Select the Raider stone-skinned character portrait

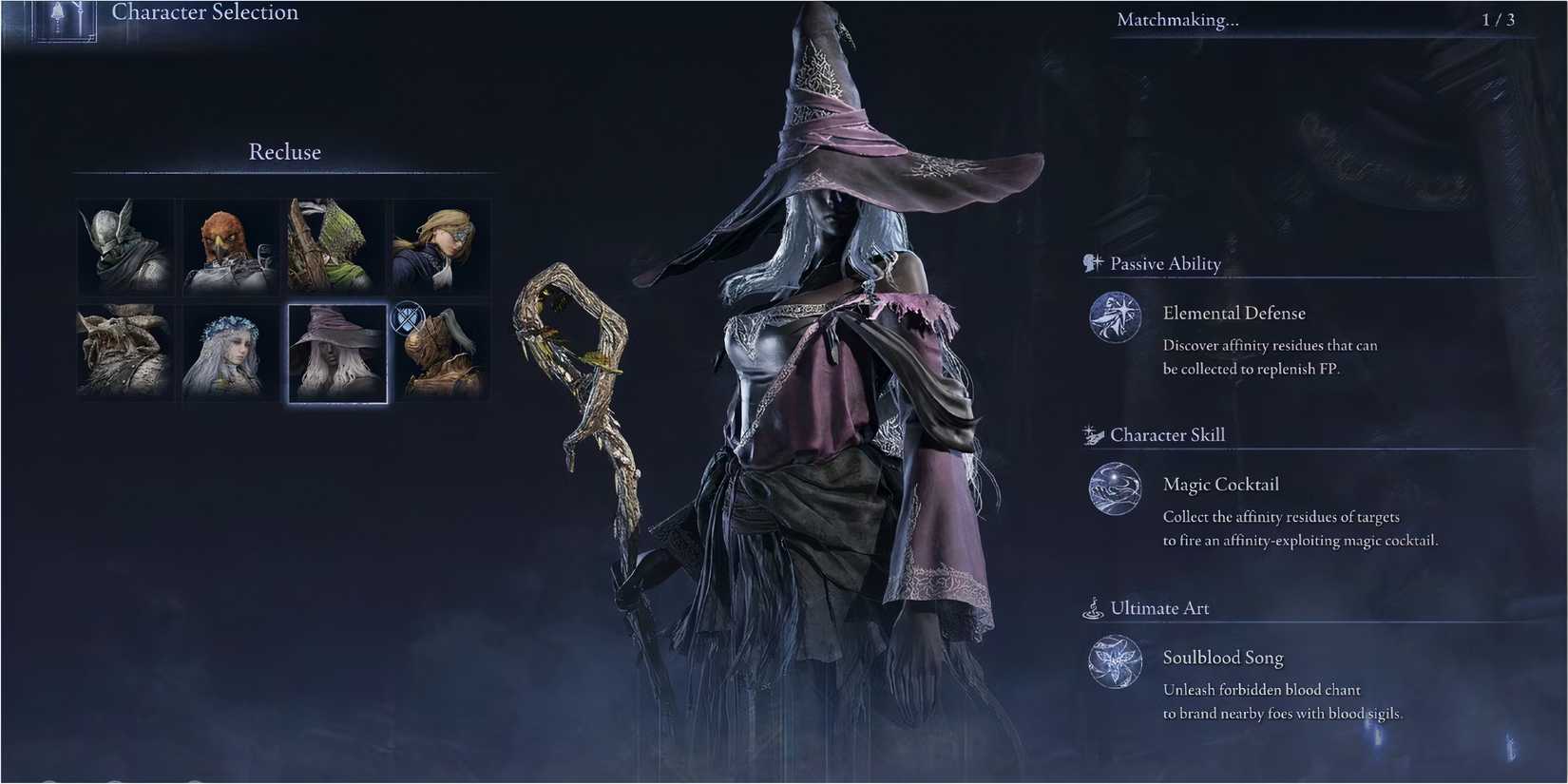coord(124,352)
